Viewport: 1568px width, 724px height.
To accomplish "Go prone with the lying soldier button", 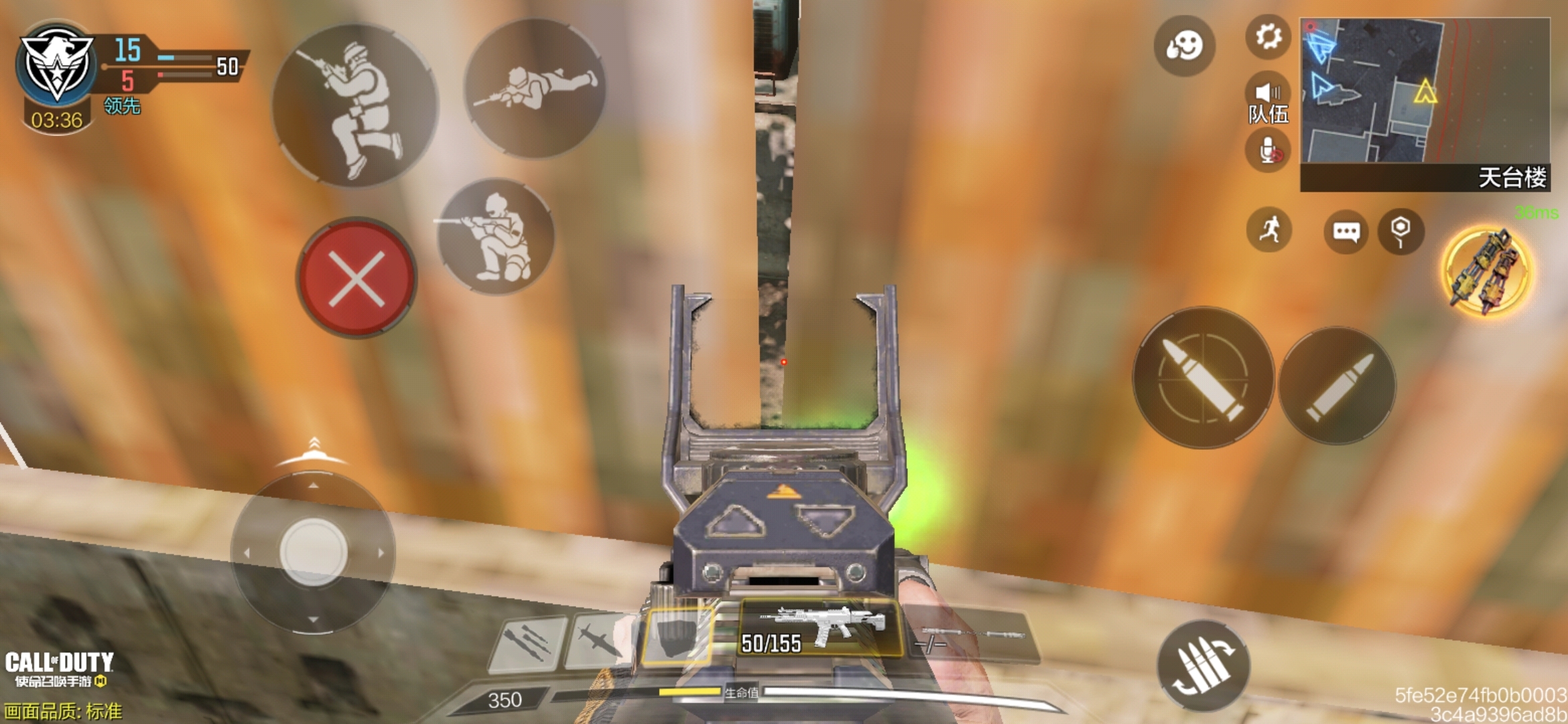I will 535,88.
